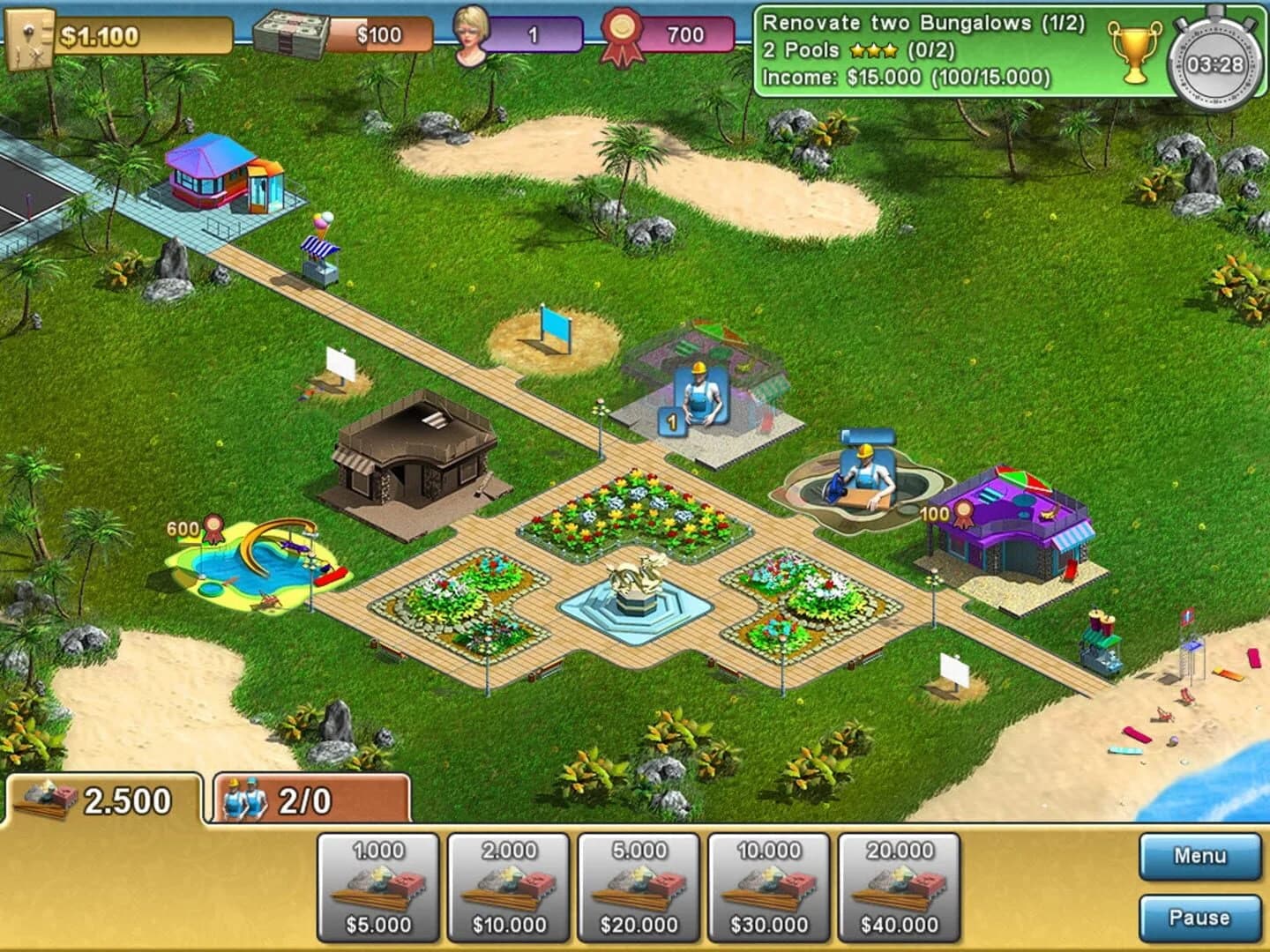The height and width of the screenshot is (952, 1270).
Task: Click the cash stack icon showing $100
Action: coord(292,29)
